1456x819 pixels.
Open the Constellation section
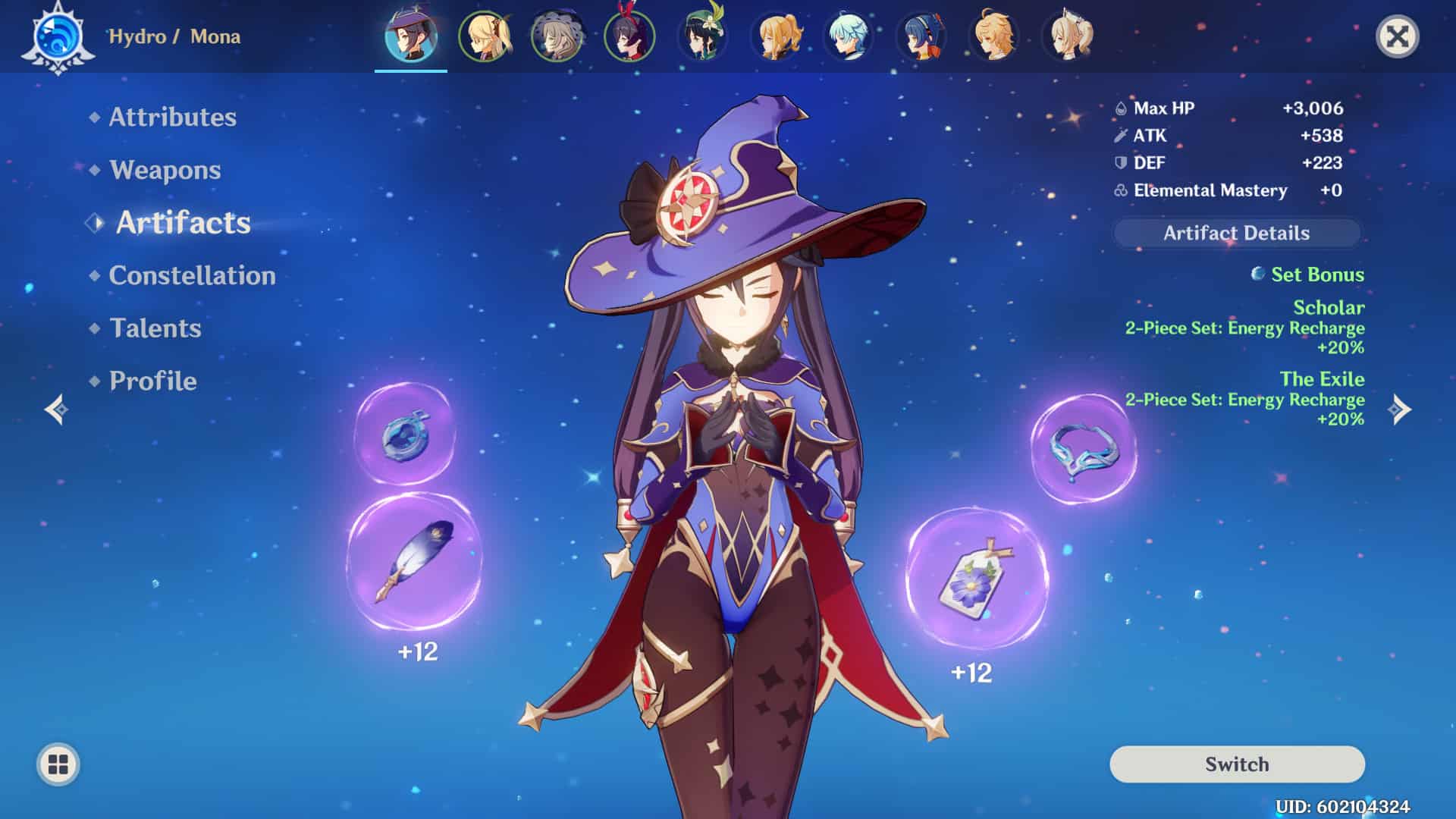coord(192,275)
